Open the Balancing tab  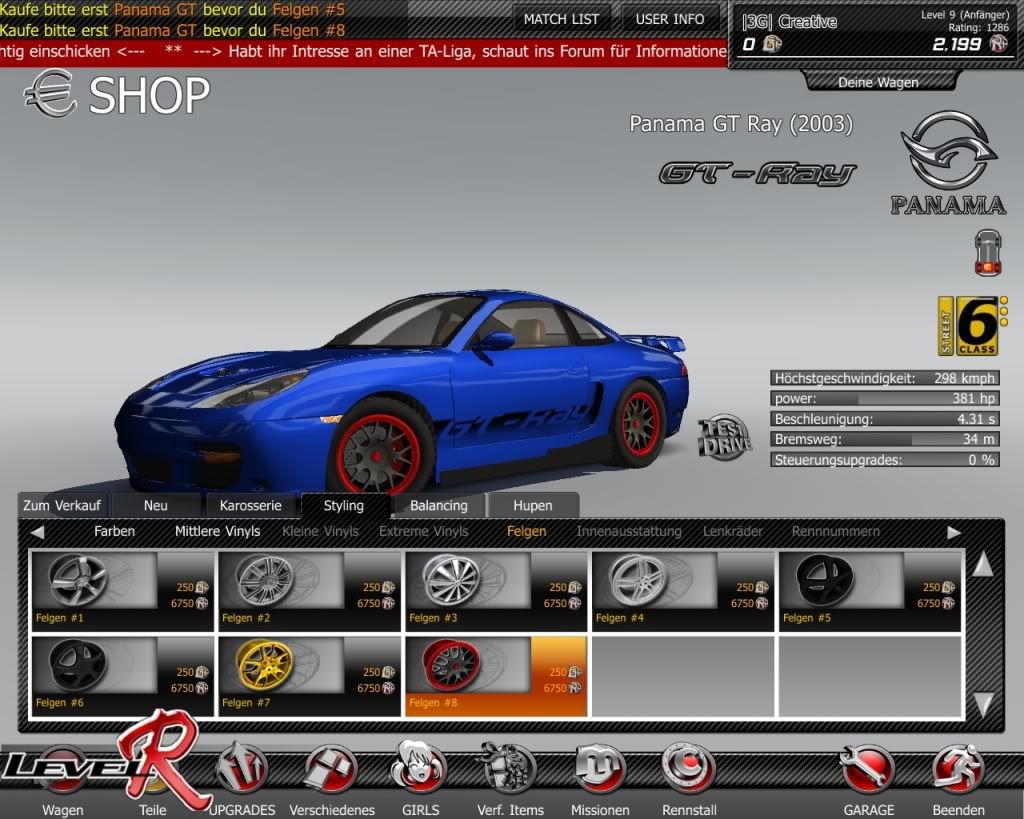pyautogui.click(x=438, y=505)
